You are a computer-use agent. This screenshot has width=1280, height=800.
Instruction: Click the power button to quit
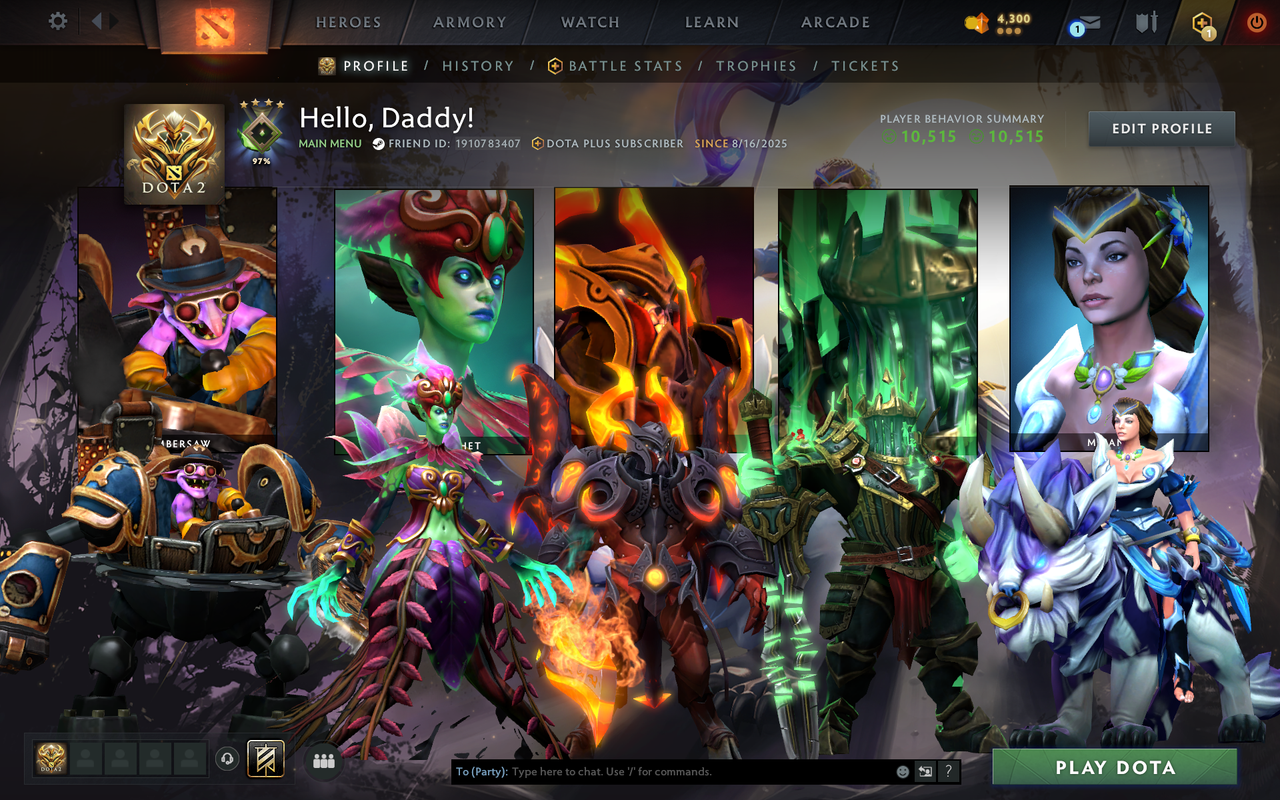(1256, 23)
